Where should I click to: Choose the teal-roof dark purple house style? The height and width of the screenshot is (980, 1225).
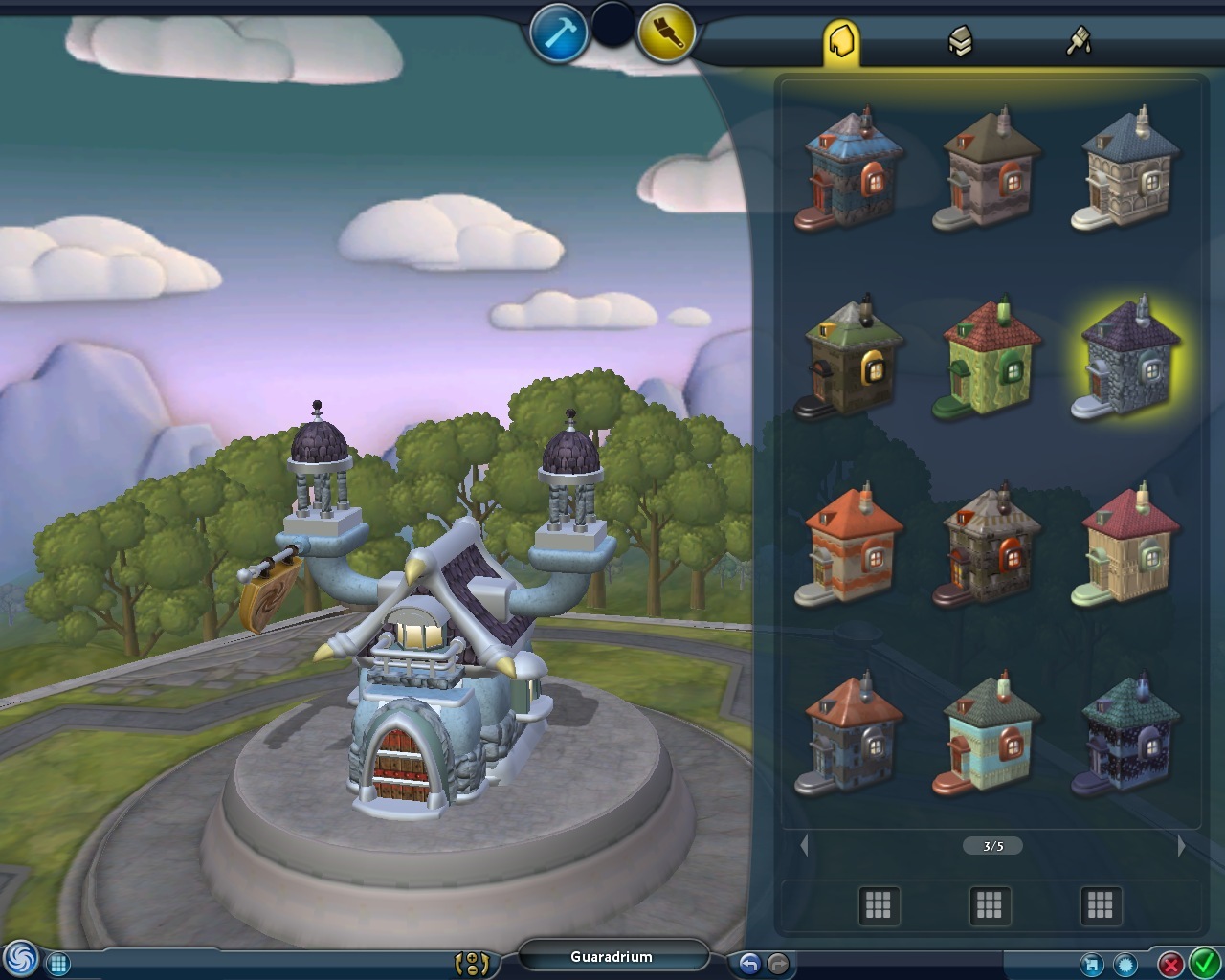1129,734
